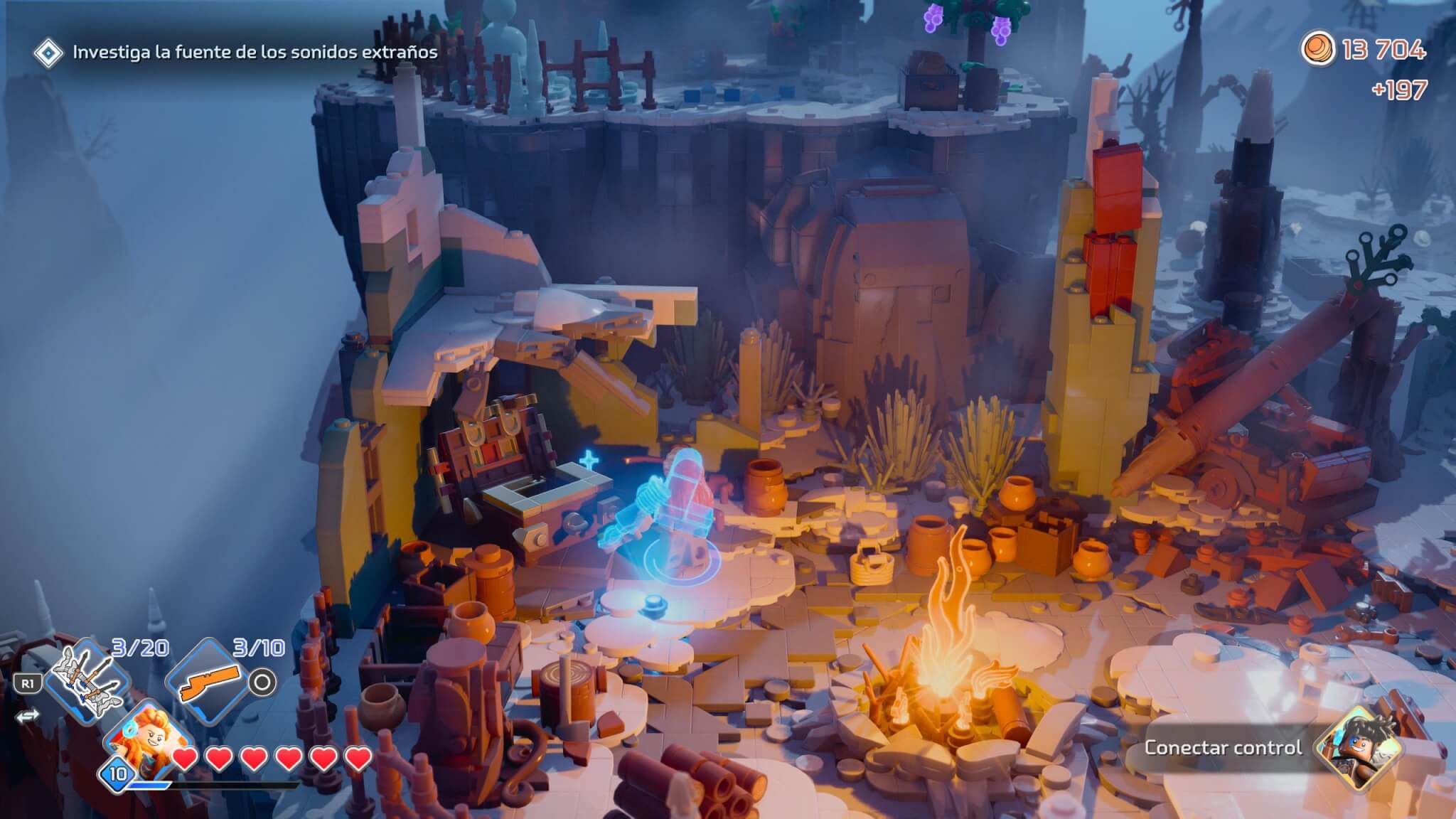
Task: Select the quest objective tracker text
Action: coord(255,52)
